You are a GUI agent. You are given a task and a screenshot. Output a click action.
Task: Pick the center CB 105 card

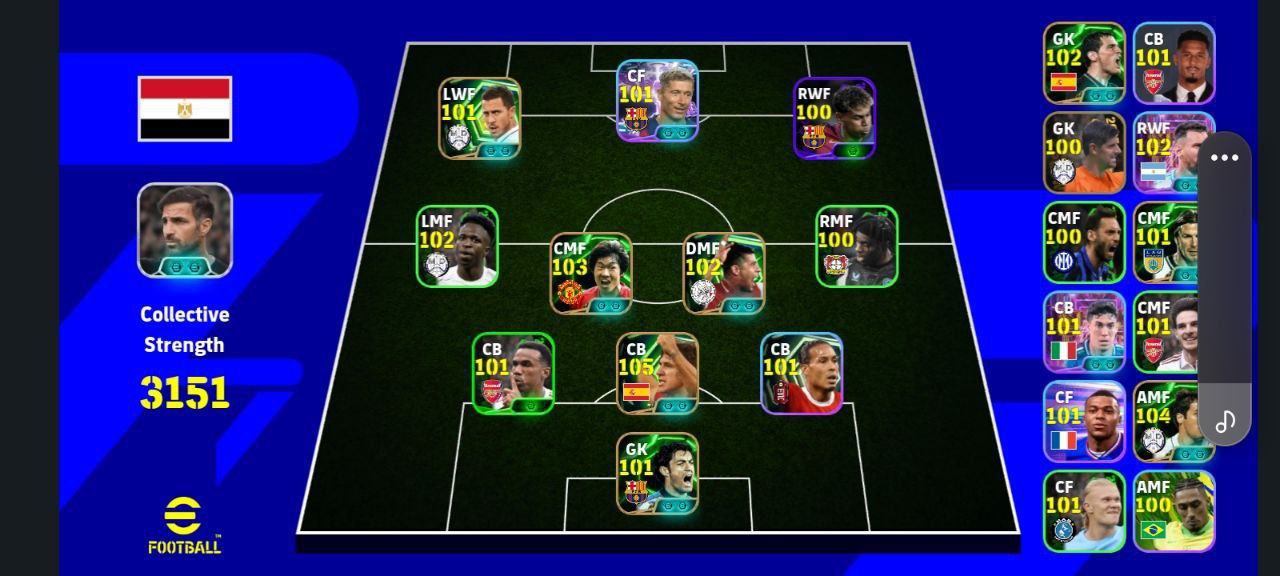657,373
